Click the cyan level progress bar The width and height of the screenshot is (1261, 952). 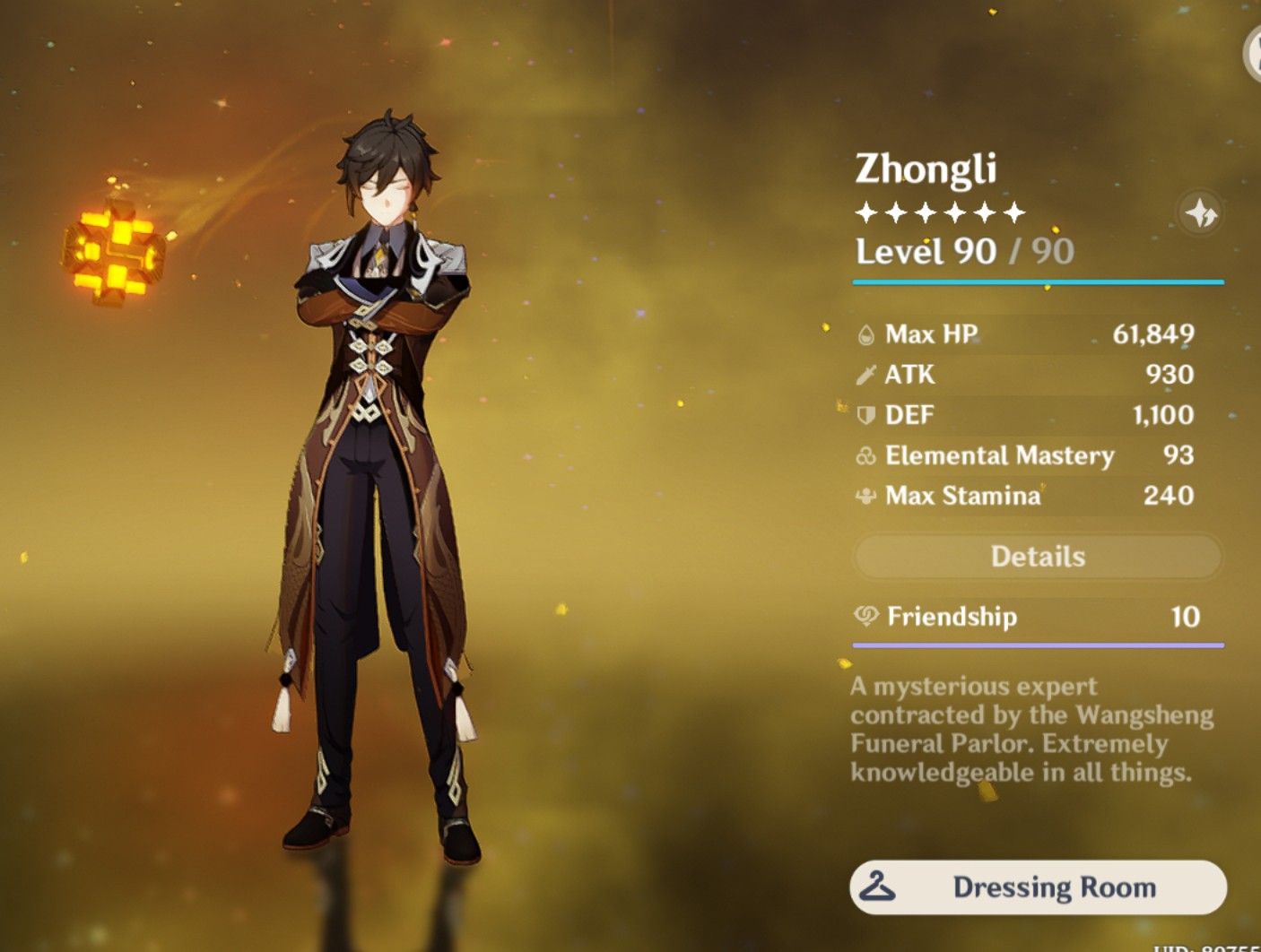[1038, 281]
